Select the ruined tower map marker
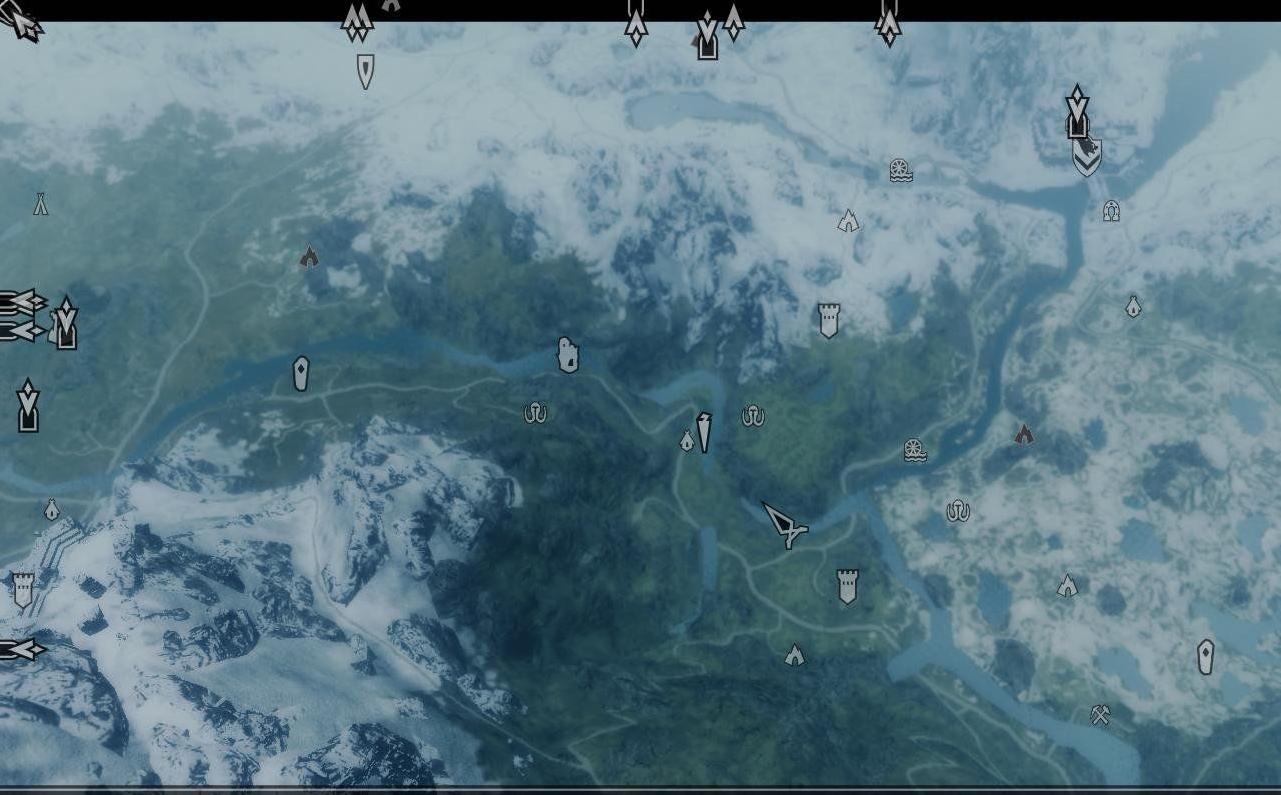 568,354
